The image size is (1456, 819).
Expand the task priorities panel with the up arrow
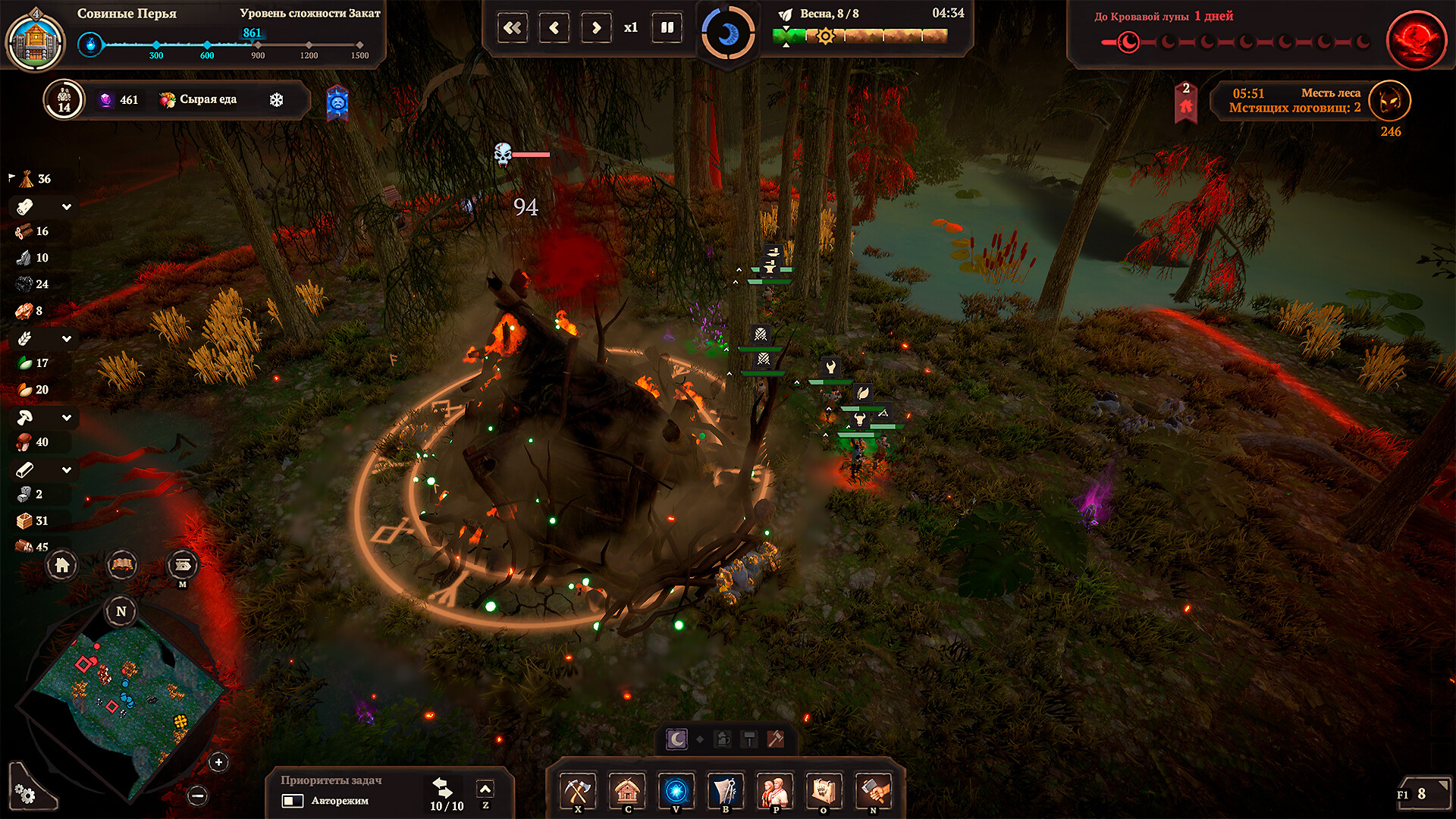(485, 789)
